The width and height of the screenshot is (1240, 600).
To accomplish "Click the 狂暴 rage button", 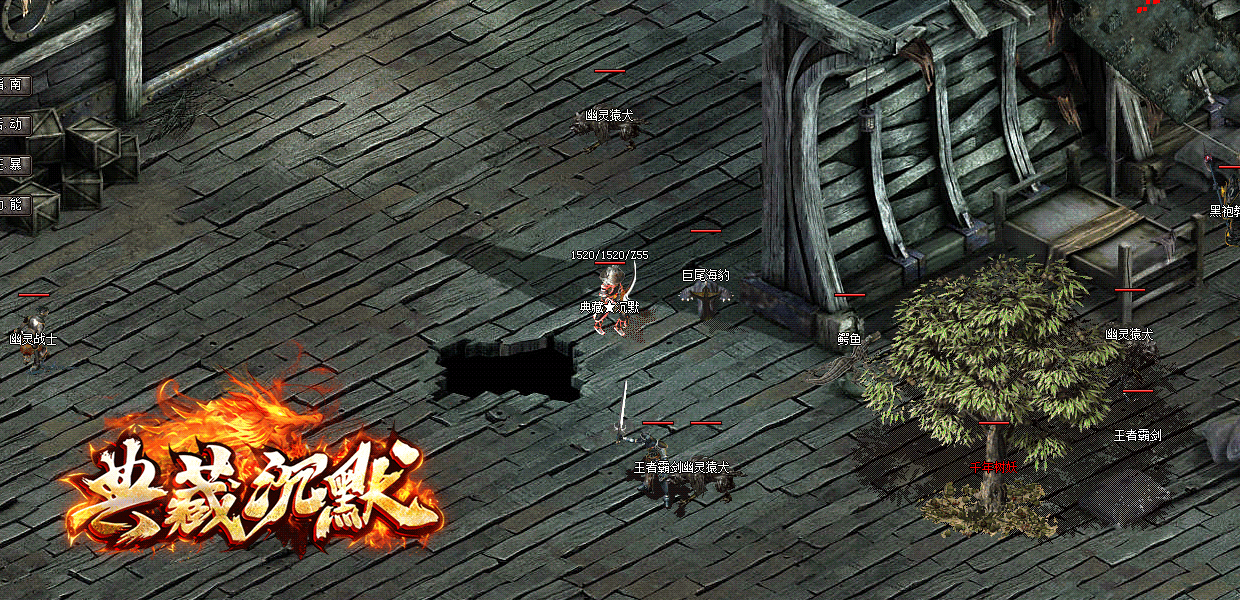I will click(x=14, y=165).
